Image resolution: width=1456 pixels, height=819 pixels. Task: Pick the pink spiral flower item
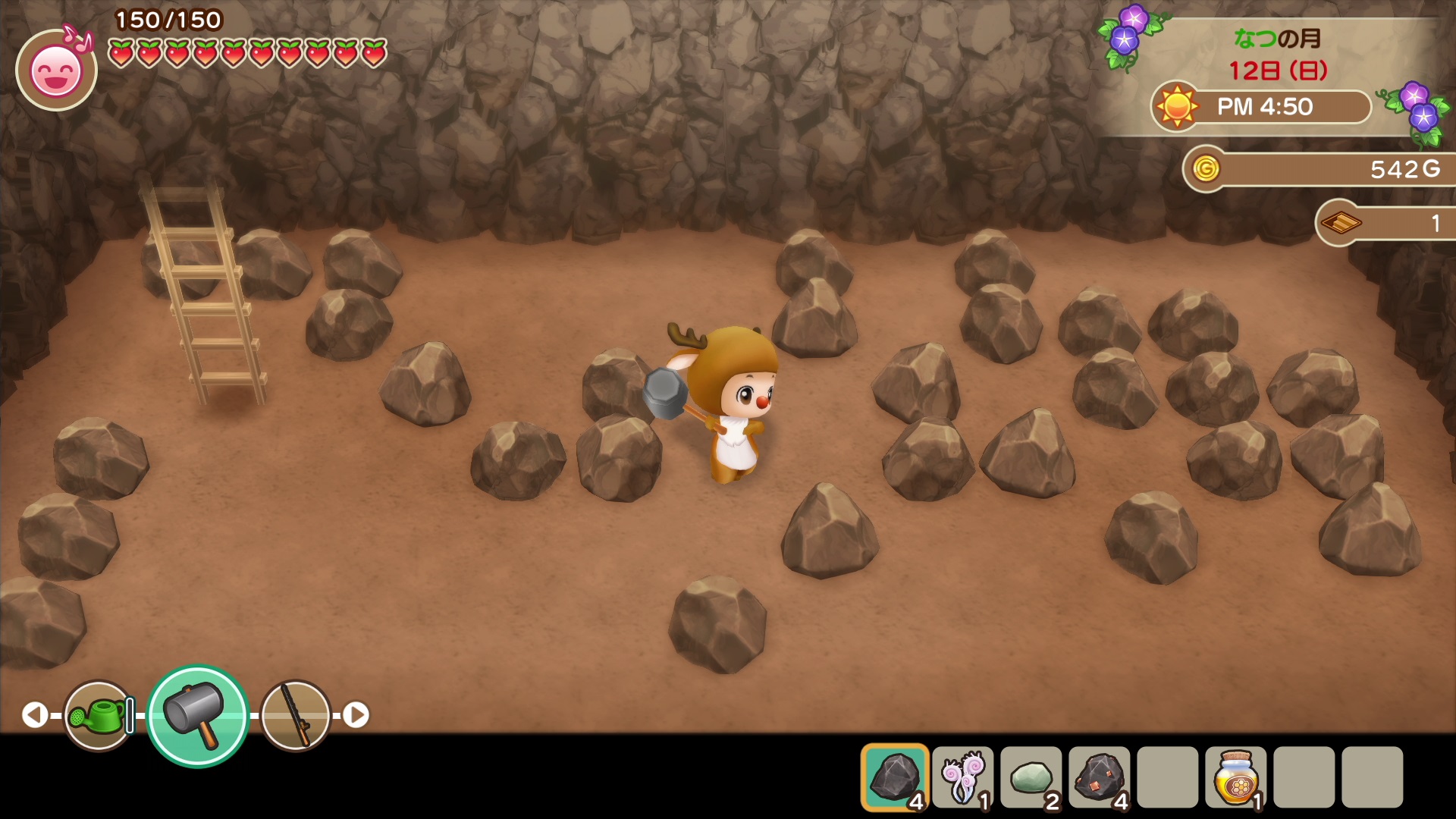(963, 777)
